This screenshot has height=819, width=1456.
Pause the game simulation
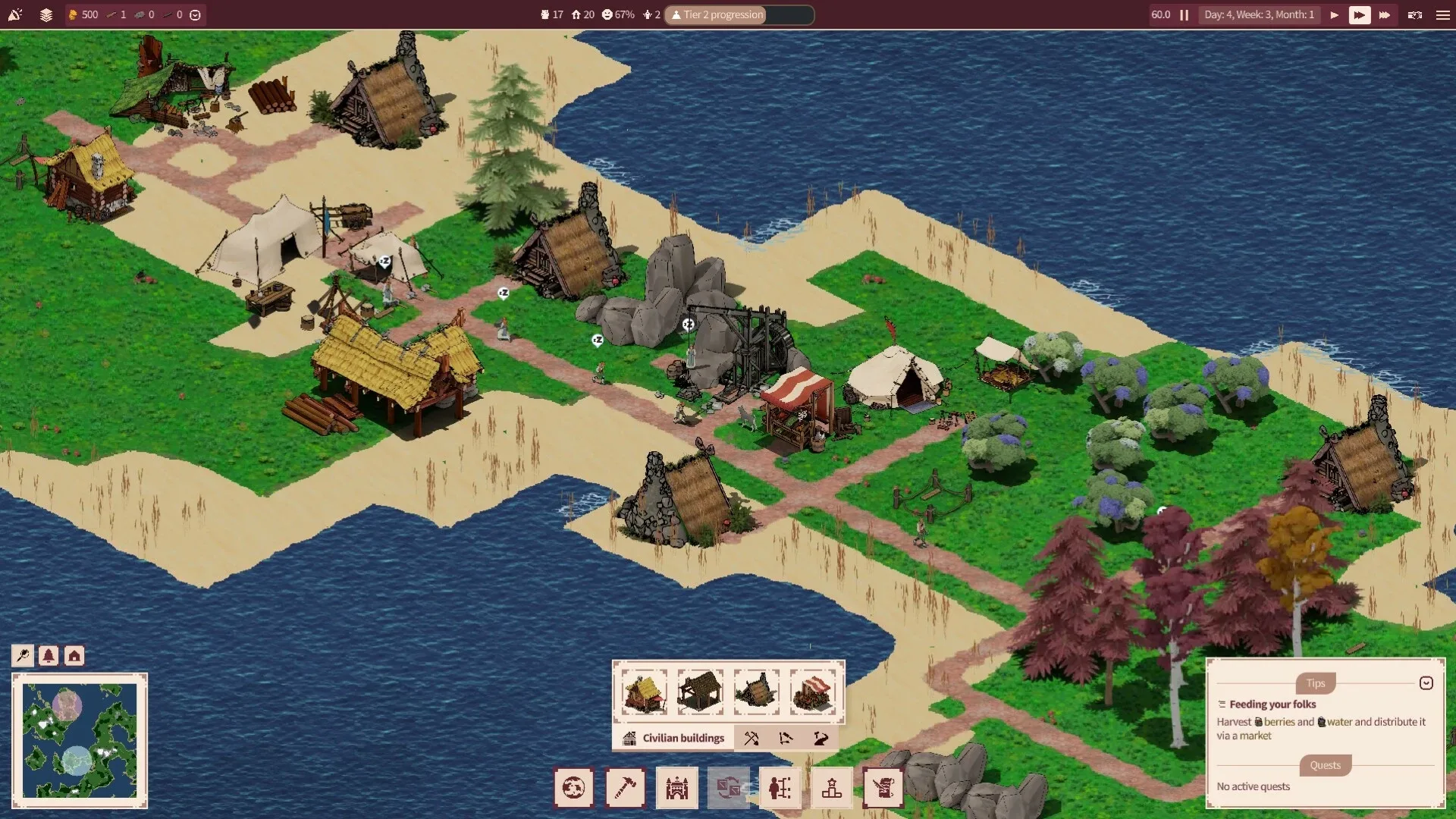[1184, 14]
